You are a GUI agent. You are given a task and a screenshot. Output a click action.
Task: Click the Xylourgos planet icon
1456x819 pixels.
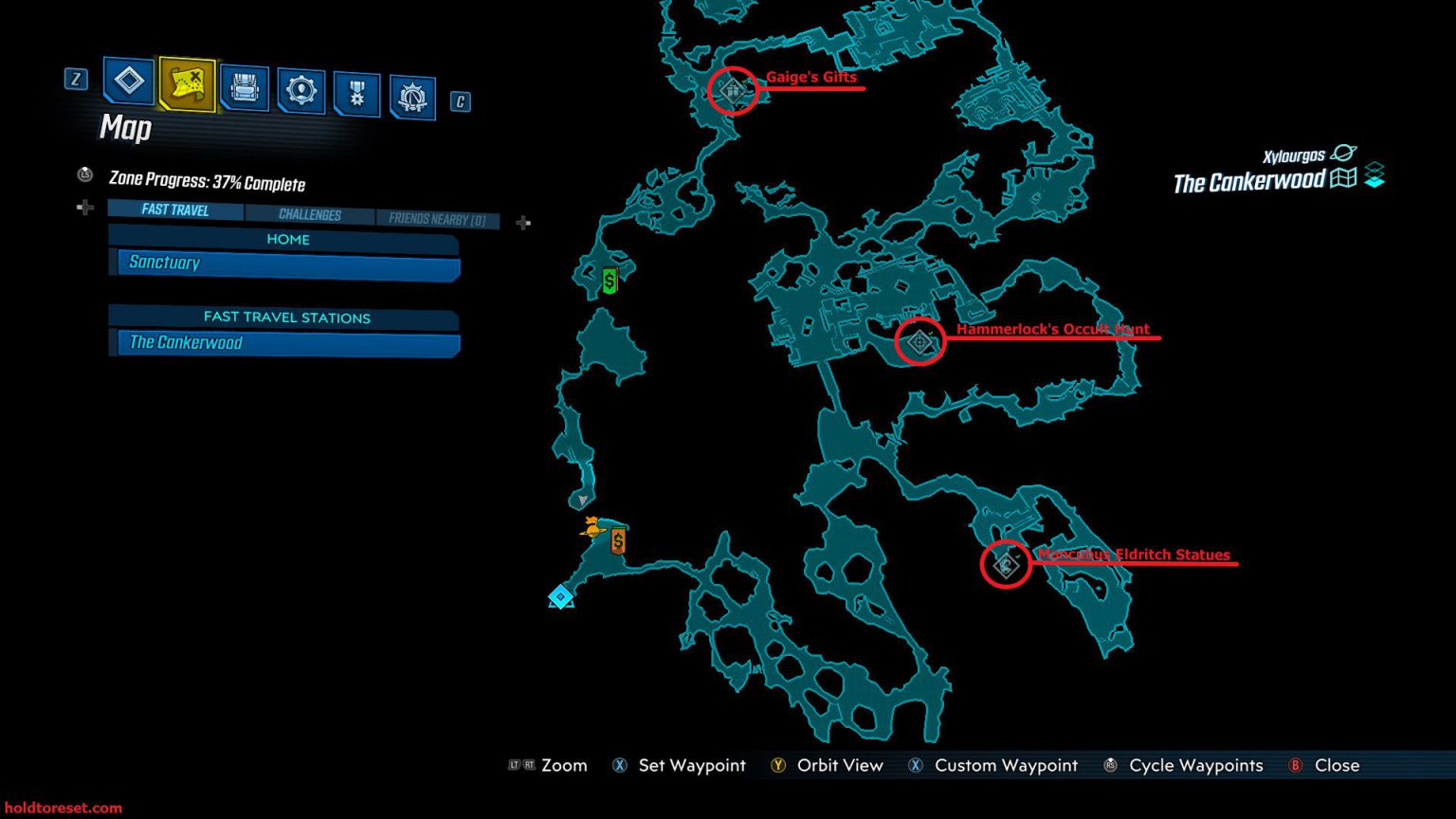(1344, 154)
